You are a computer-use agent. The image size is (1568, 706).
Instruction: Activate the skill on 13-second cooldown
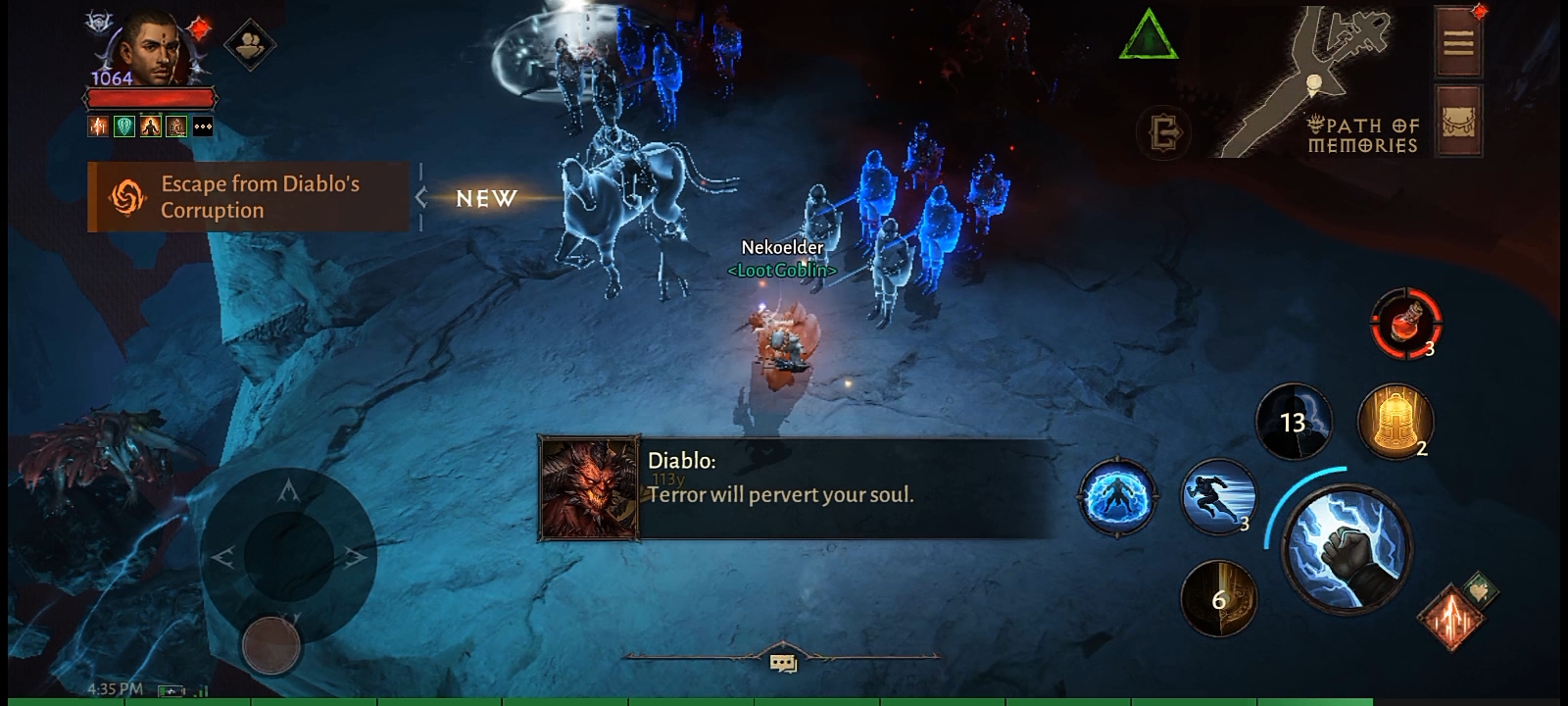1294,422
